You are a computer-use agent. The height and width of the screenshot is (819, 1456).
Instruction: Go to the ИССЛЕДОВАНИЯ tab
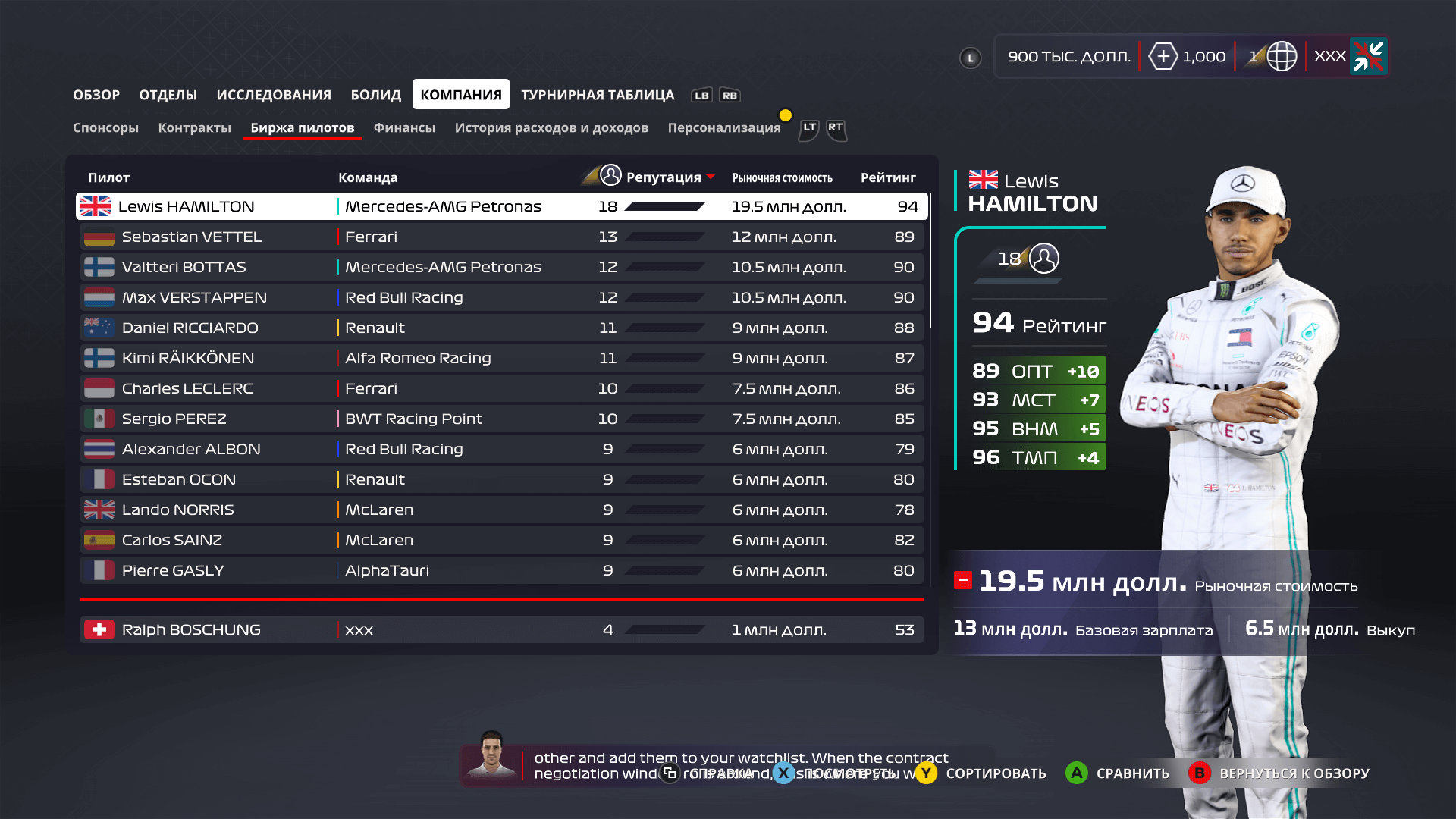[x=274, y=95]
